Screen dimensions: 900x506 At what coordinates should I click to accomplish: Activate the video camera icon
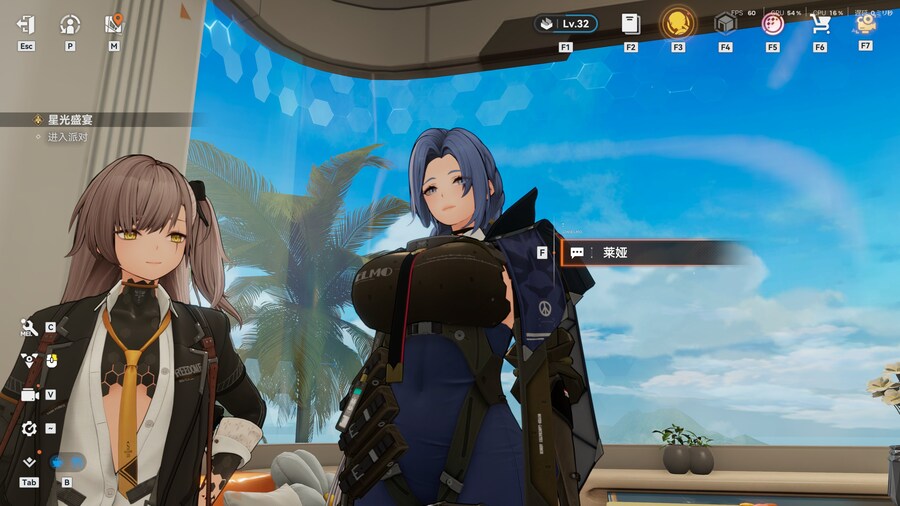click(29, 395)
